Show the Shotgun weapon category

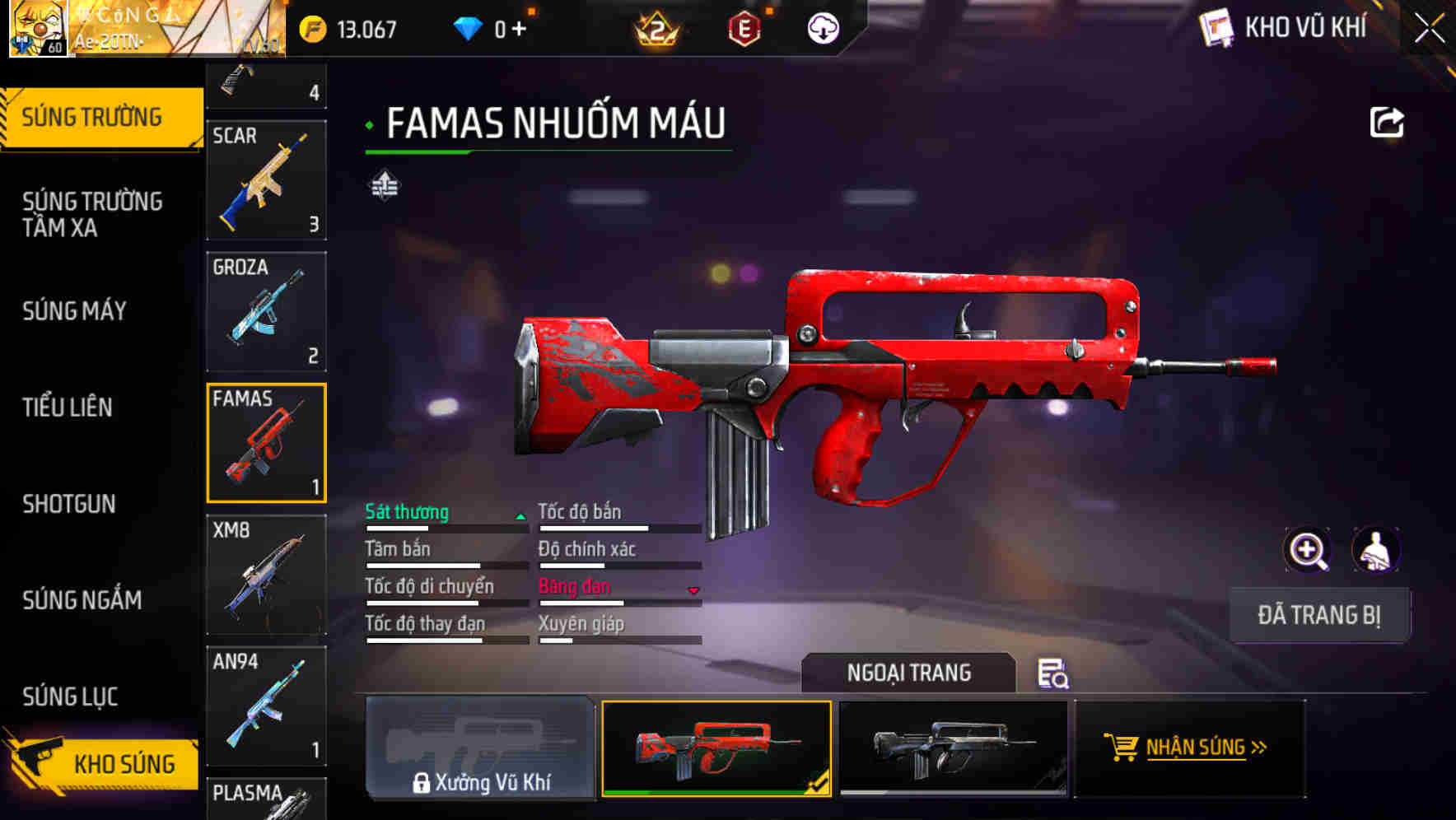click(69, 504)
